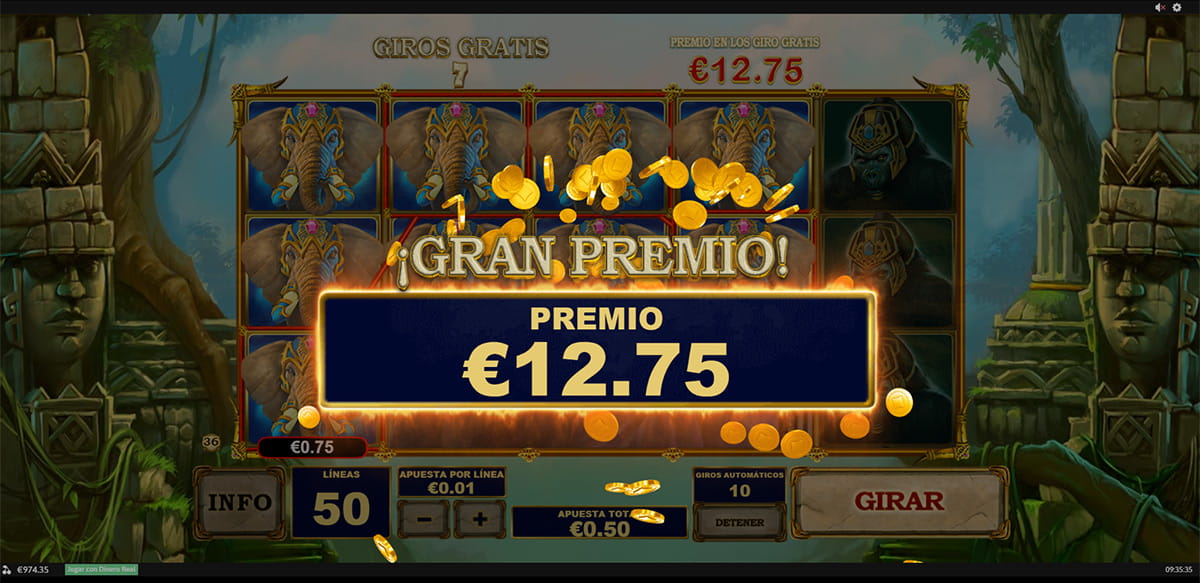Increase bet per line with plus
The image size is (1200, 583).
[x=479, y=520]
